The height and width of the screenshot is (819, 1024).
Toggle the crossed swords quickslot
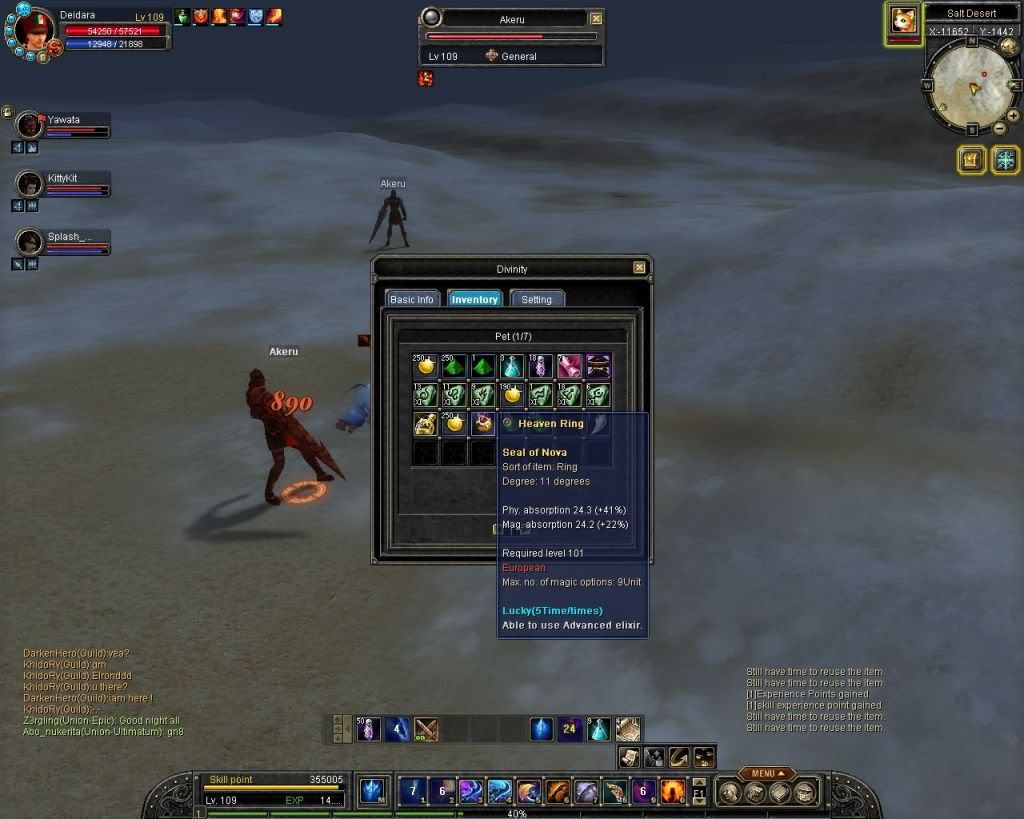(x=427, y=729)
